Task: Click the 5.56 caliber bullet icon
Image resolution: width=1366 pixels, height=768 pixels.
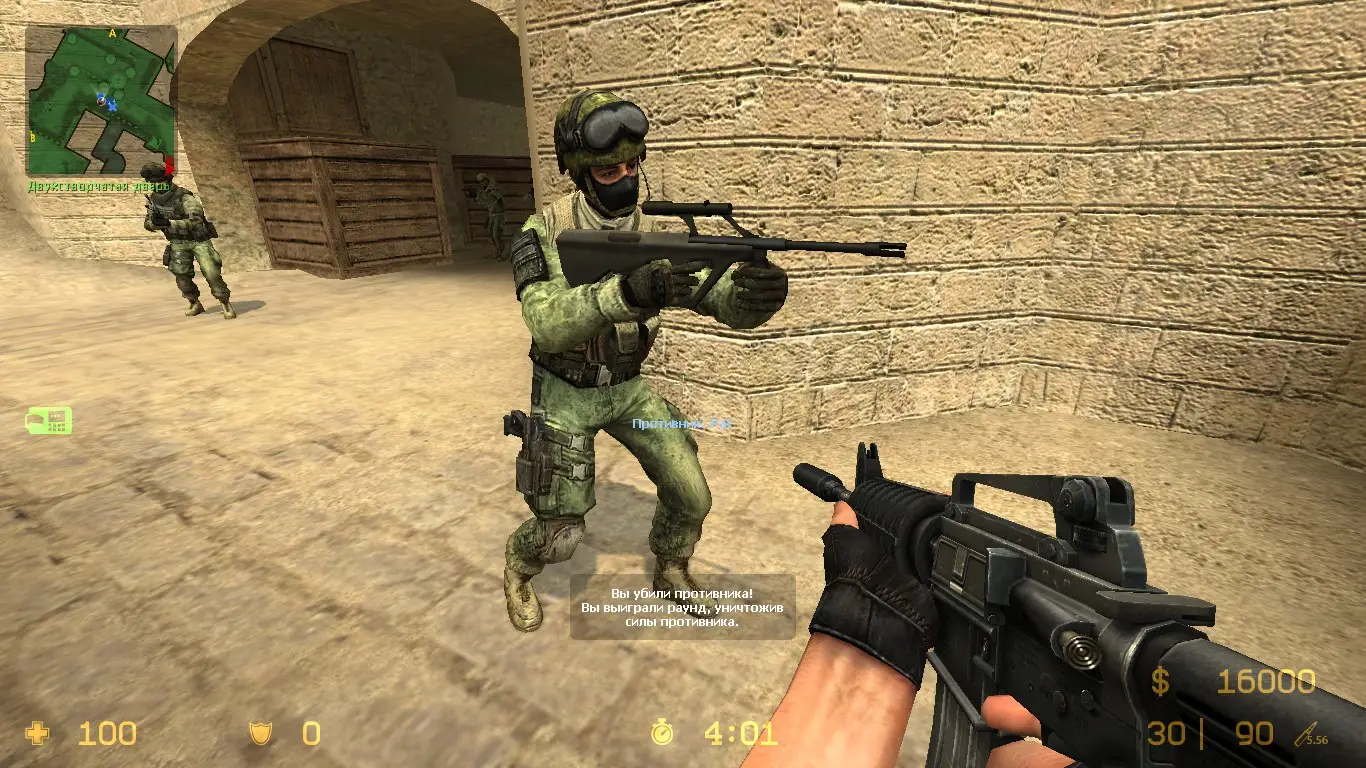Action: (x=1305, y=733)
